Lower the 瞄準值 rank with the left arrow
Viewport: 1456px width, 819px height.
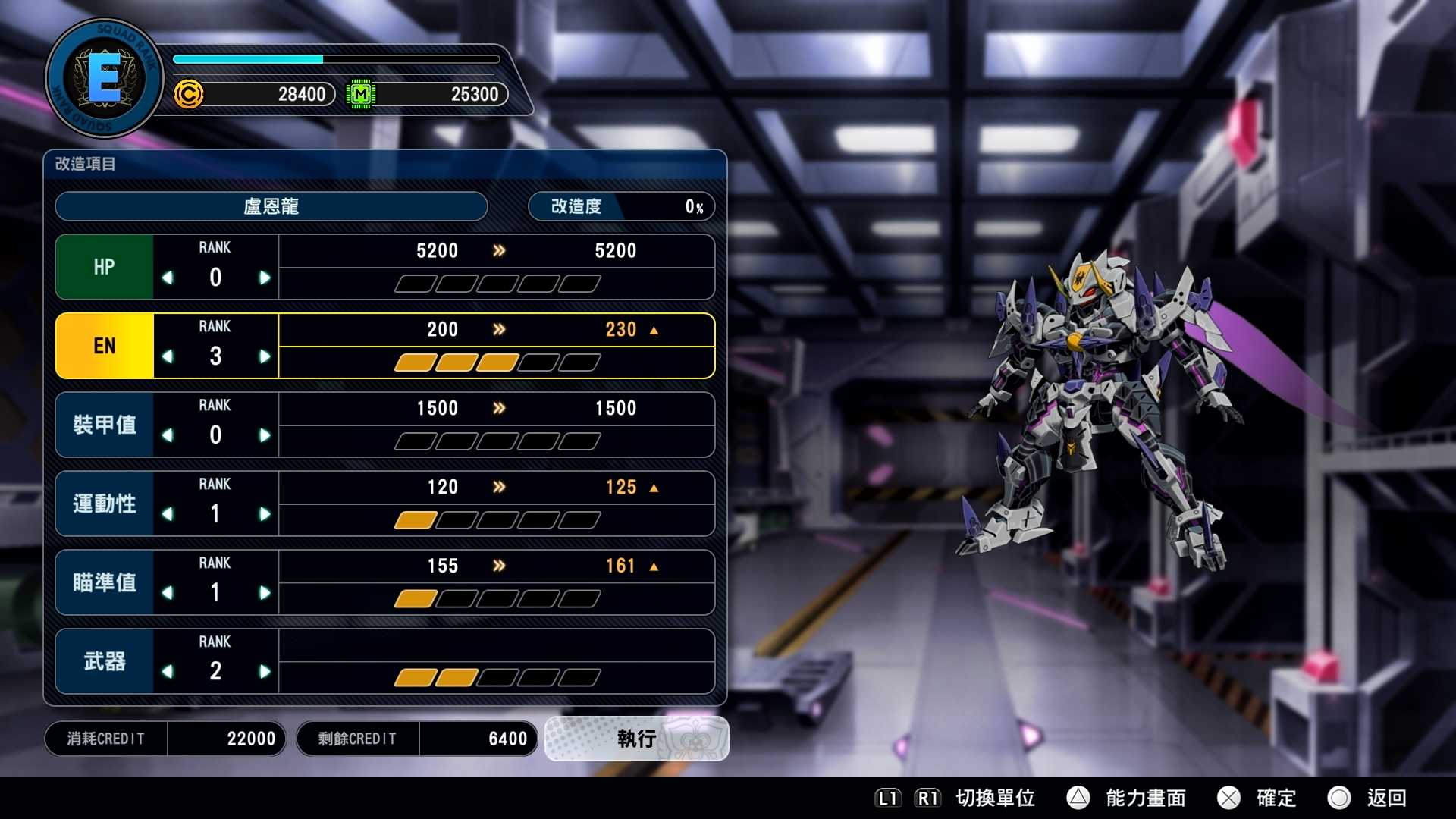(x=167, y=593)
